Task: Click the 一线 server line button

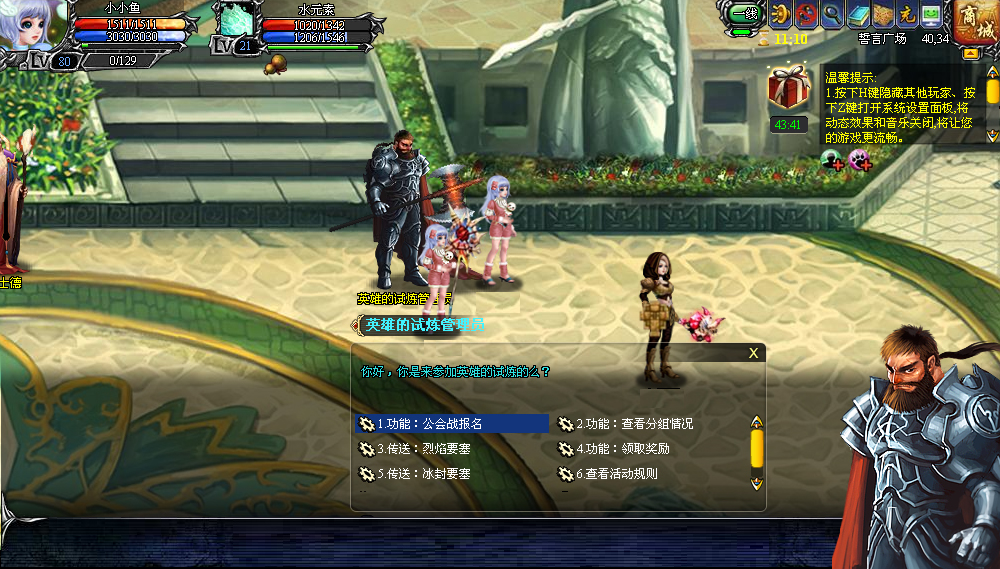Action: [743, 14]
